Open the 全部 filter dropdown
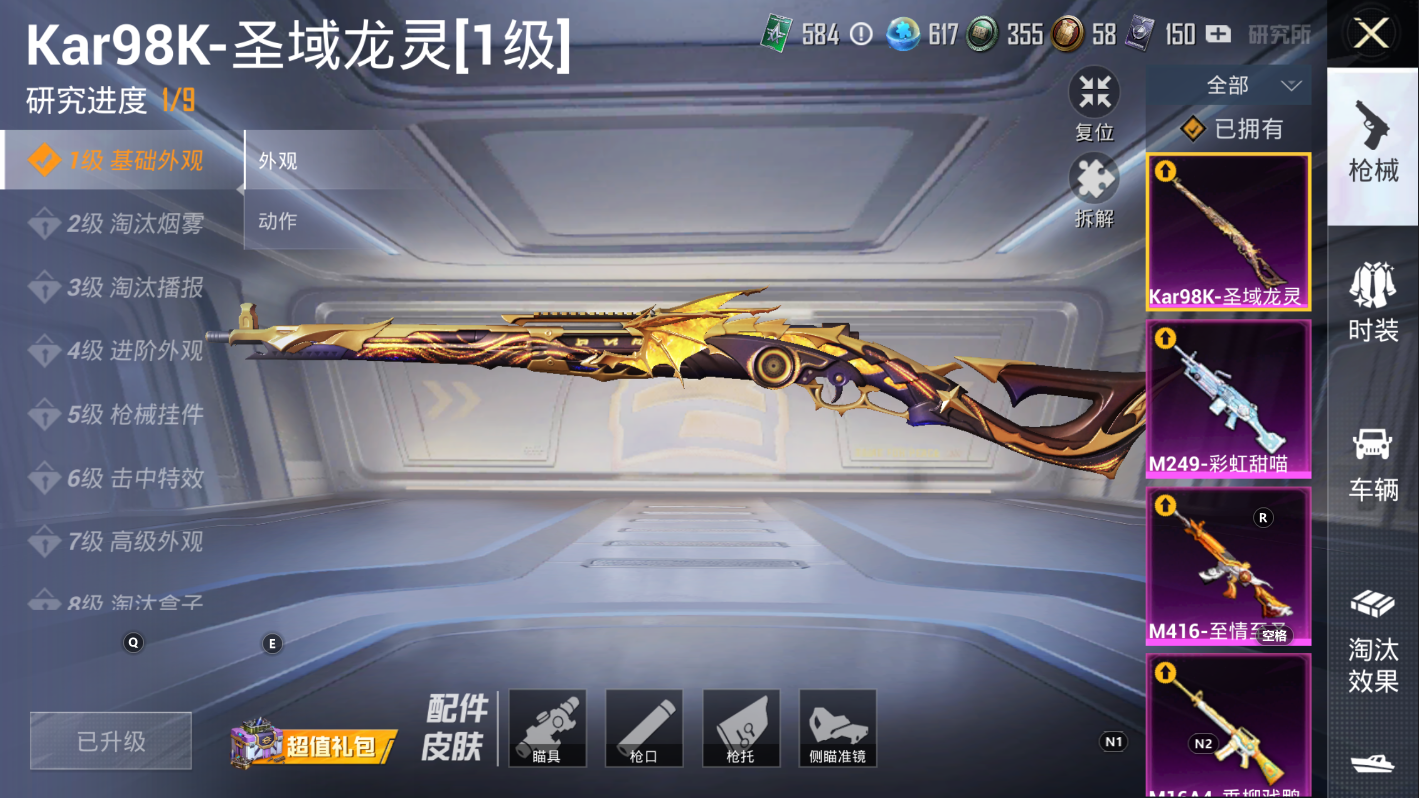The image size is (1419, 798). [x=1228, y=86]
